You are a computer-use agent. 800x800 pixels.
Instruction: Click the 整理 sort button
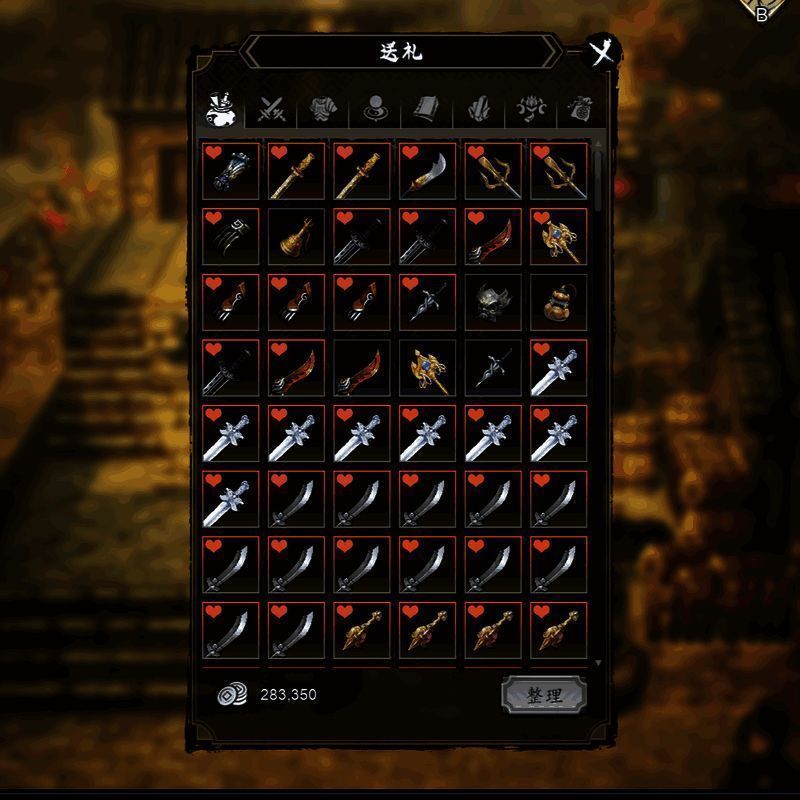[x=543, y=695]
